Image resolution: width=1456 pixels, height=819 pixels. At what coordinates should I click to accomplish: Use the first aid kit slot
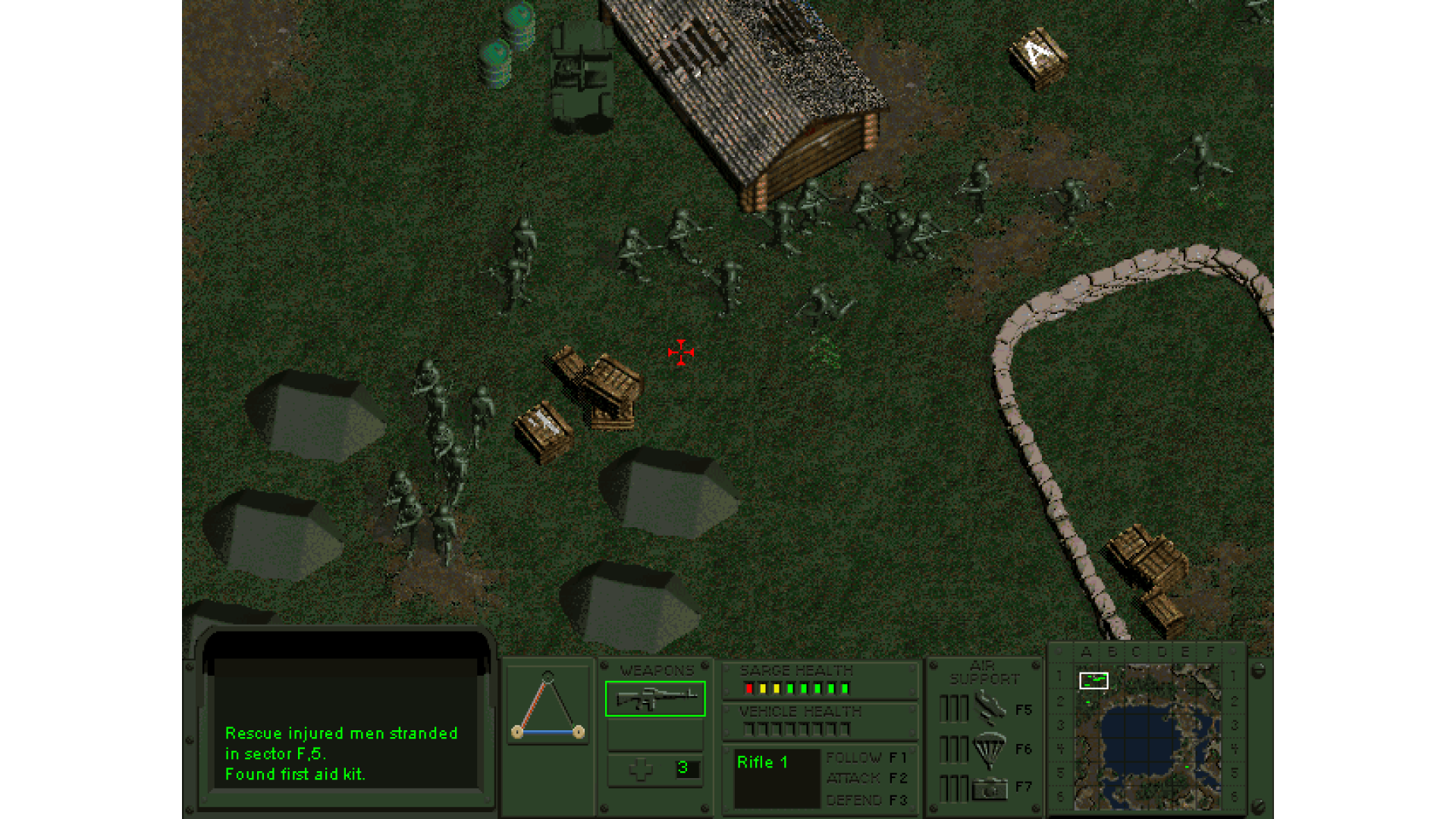[x=655, y=769]
